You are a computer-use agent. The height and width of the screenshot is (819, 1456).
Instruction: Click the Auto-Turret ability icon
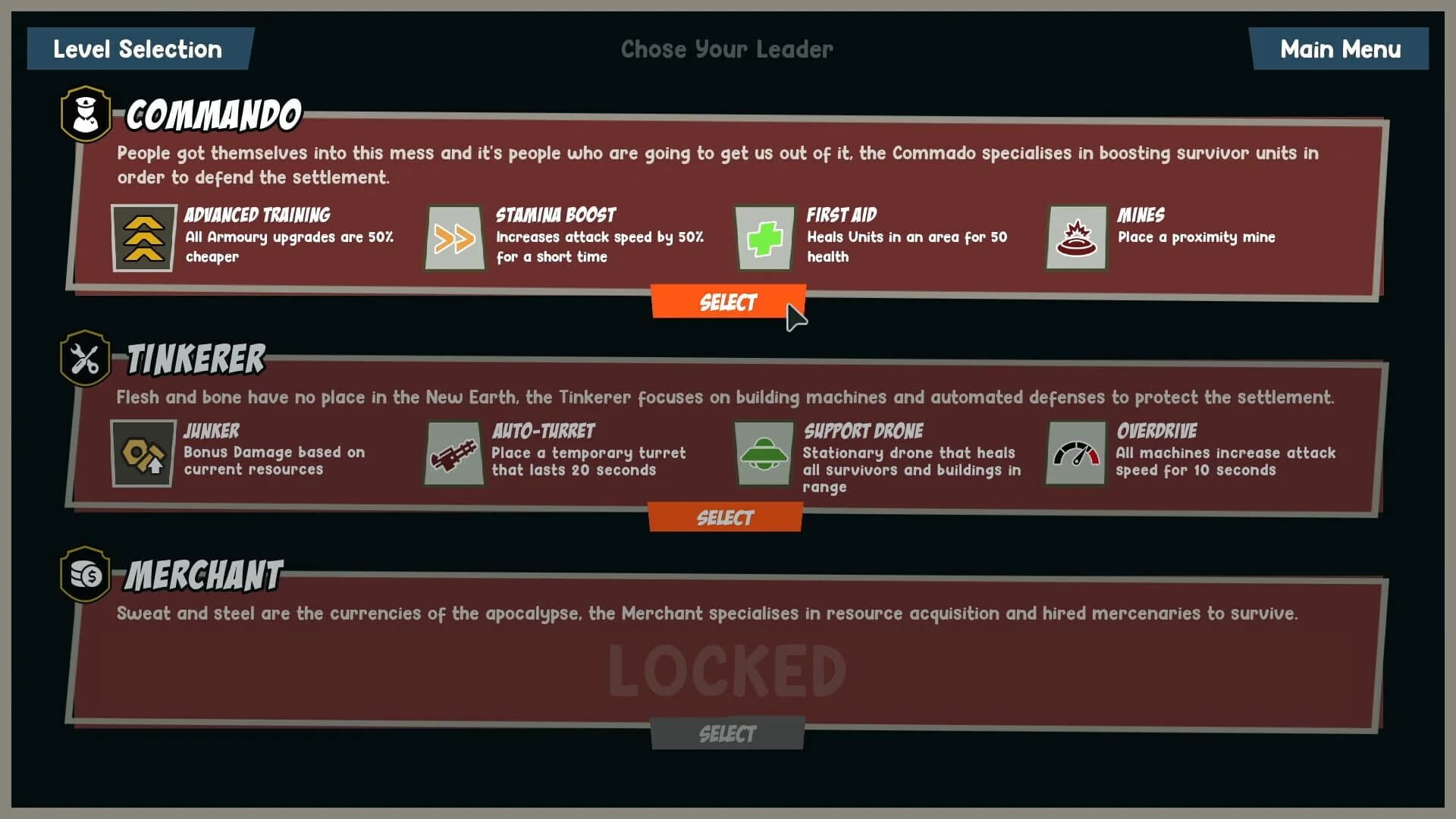tap(453, 455)
